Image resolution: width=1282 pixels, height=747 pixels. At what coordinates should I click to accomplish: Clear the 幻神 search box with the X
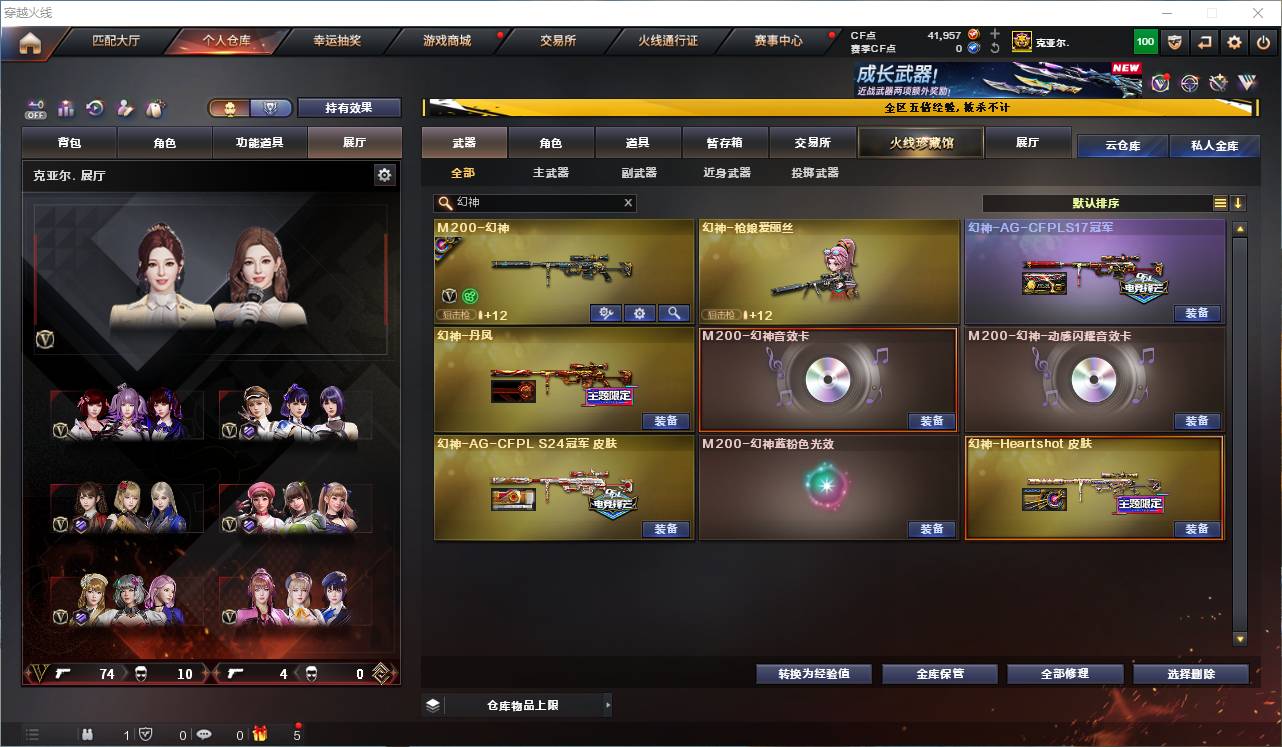point(628,203)
